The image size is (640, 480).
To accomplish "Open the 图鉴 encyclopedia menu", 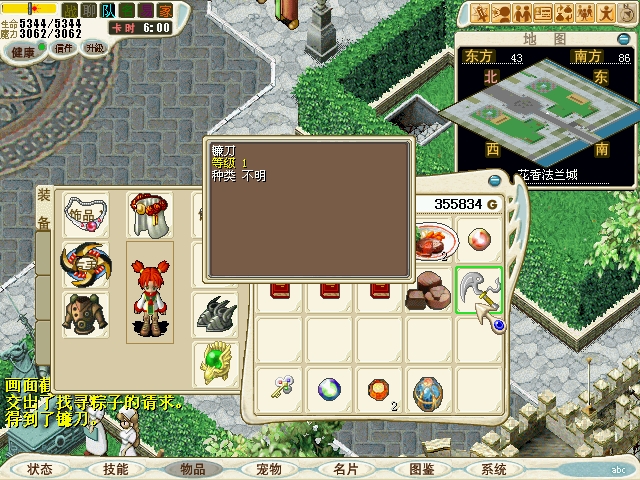I will 421,468.
